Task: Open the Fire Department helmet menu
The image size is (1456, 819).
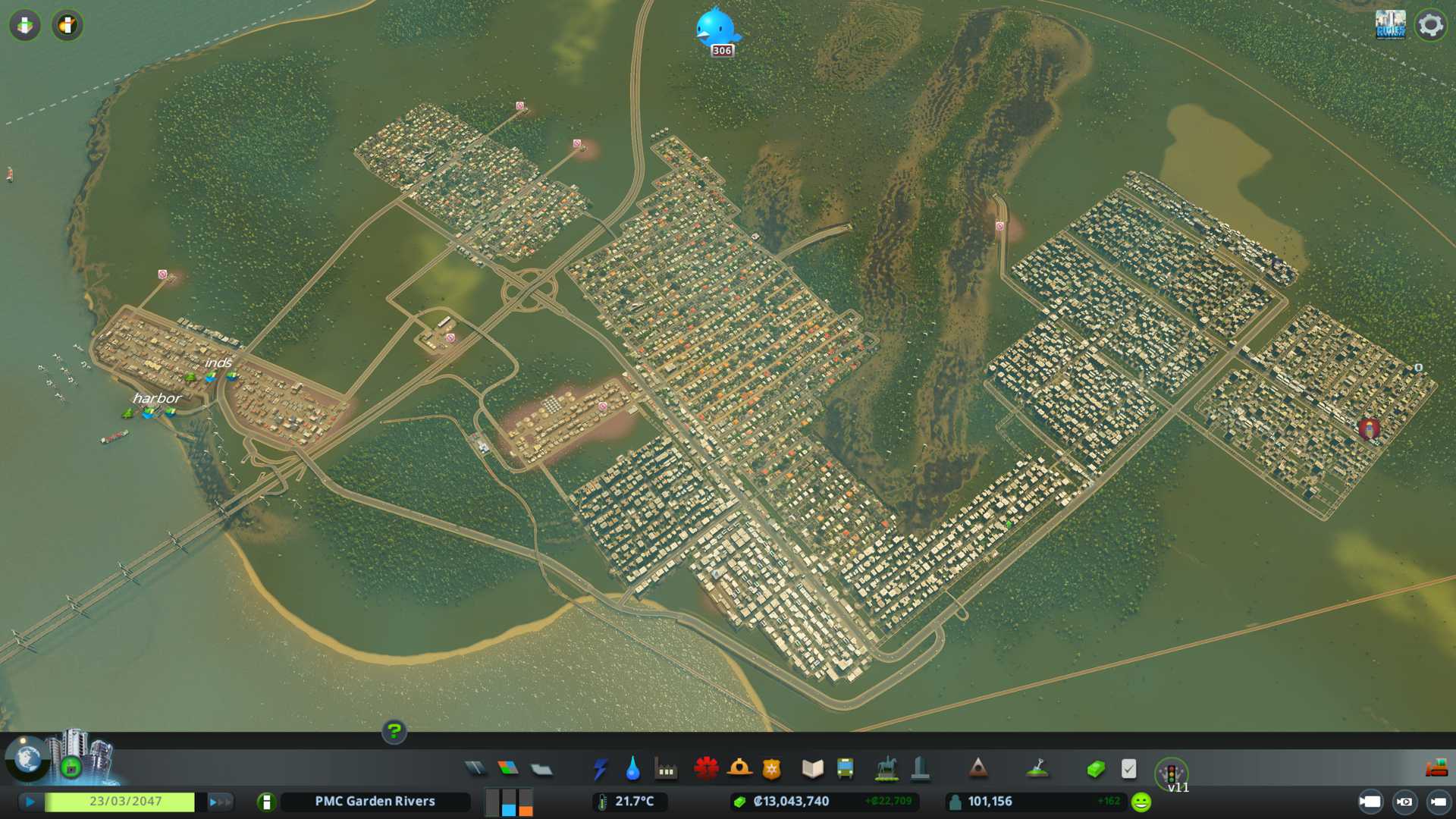Action: [739, 769]
